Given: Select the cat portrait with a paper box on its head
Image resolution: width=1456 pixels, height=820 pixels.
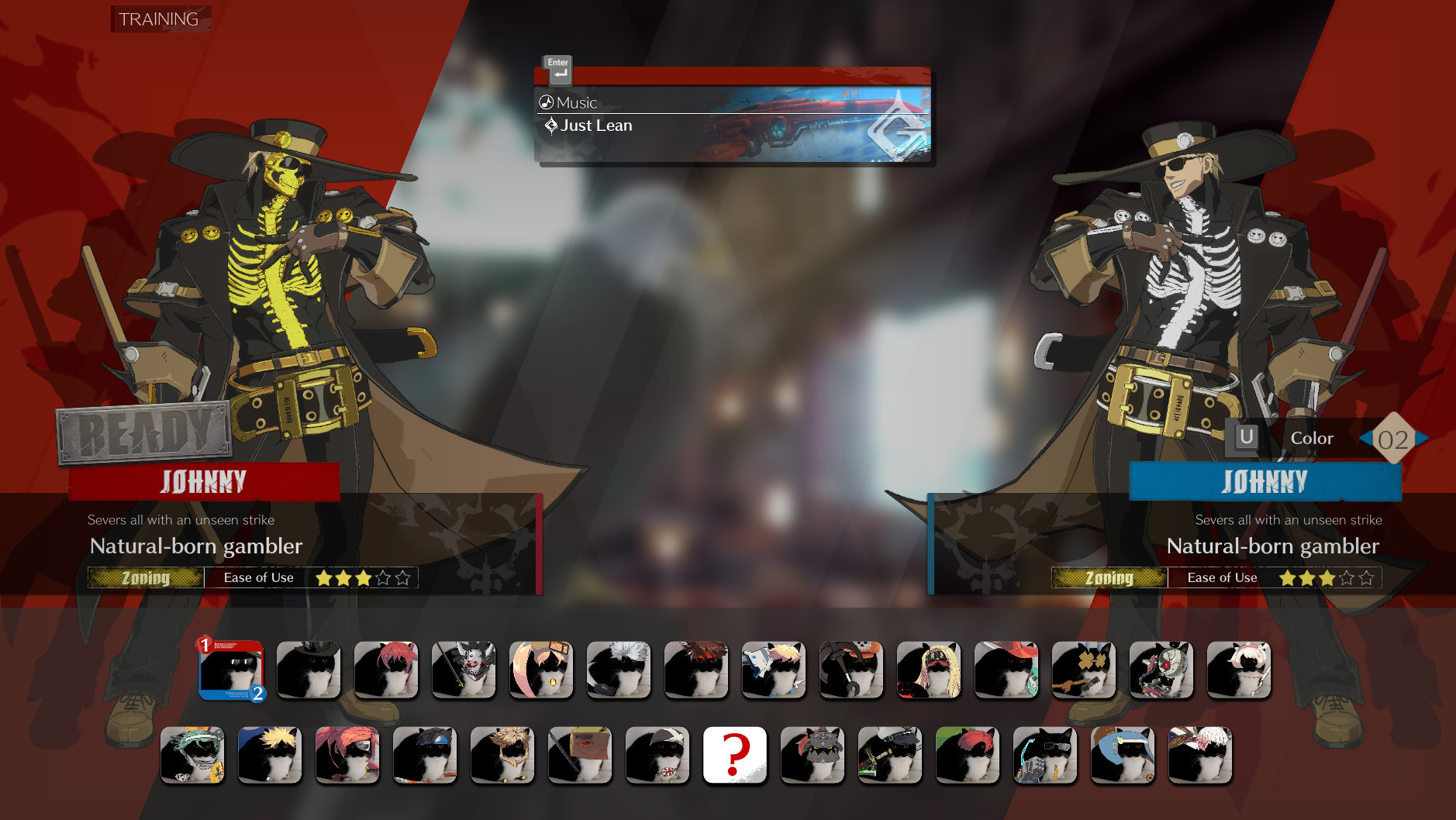Looking at the screenshot, I should (579, 754).
